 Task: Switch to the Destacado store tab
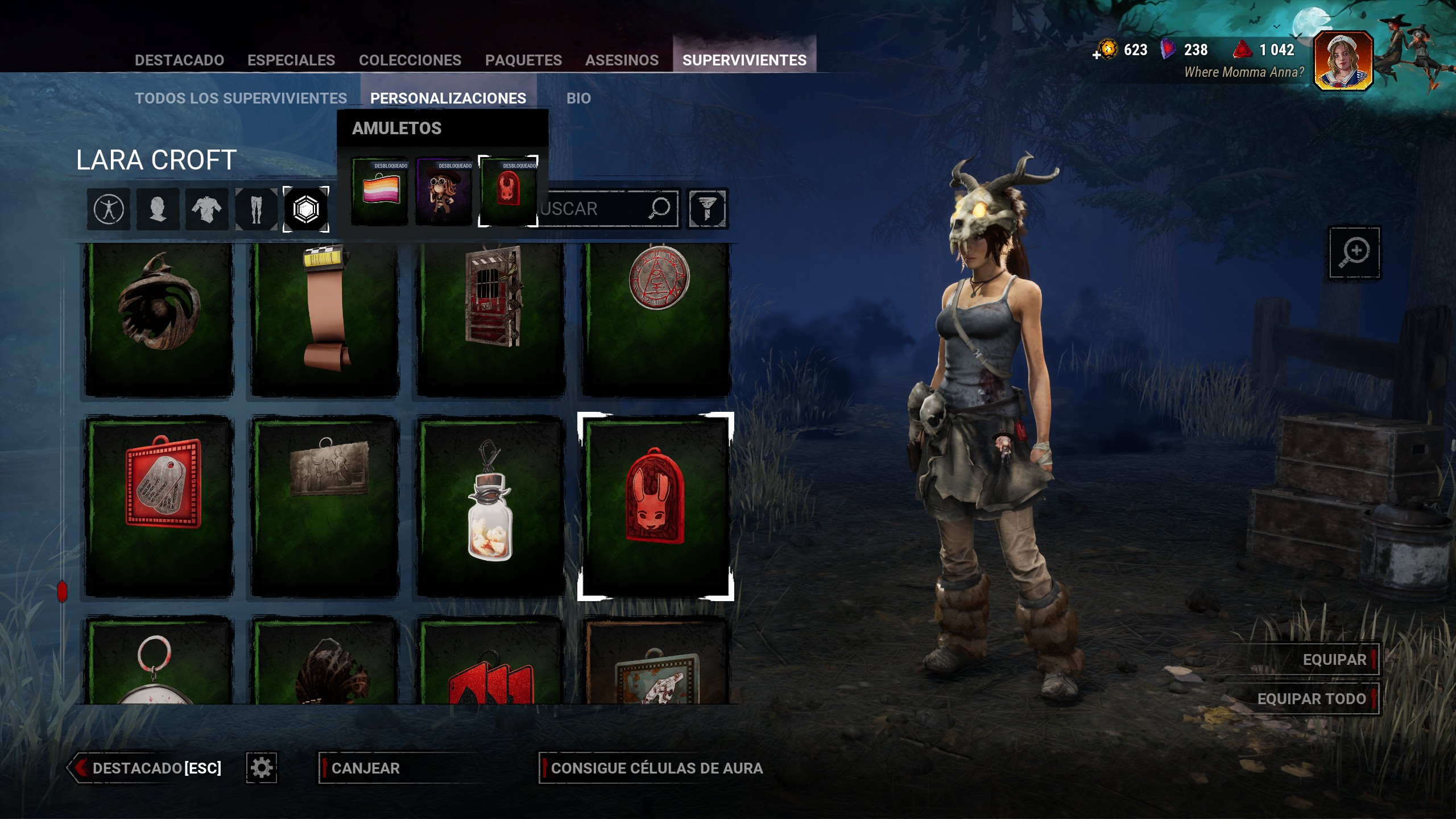click(179, 60)
